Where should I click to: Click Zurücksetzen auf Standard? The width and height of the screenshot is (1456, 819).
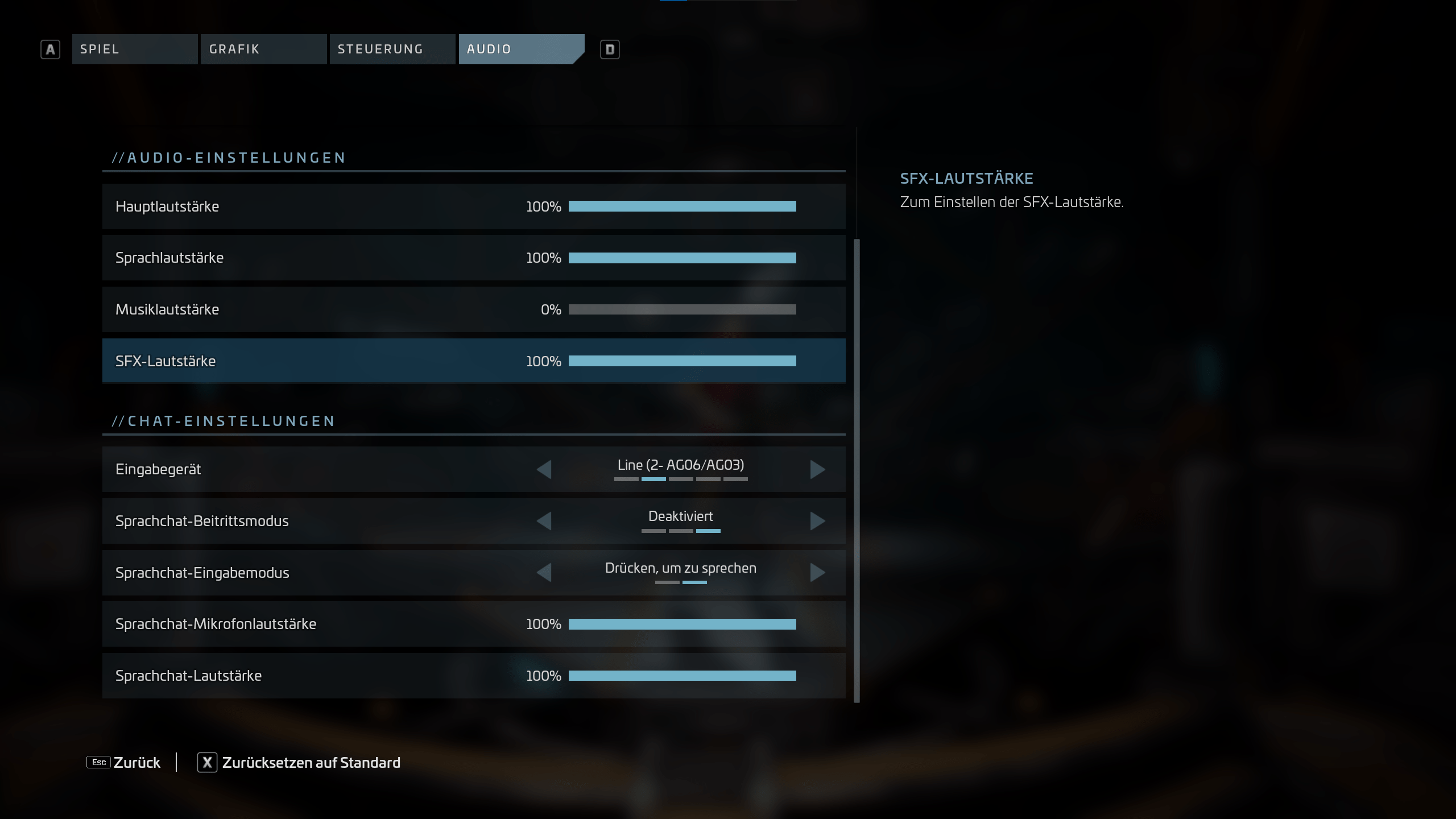tap(299, 762)
